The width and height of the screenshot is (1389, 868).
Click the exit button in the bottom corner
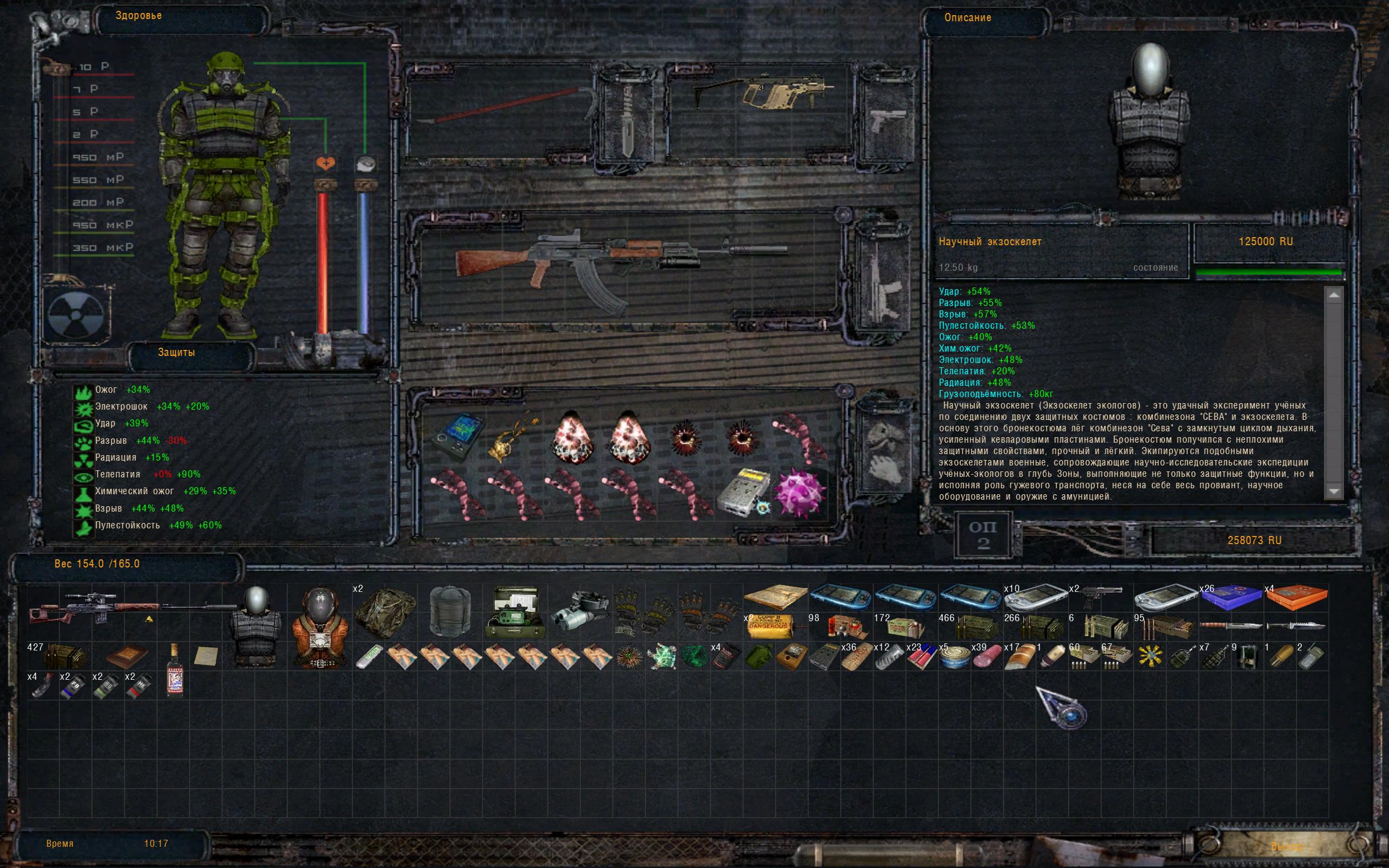click(x=1286, y=846)
